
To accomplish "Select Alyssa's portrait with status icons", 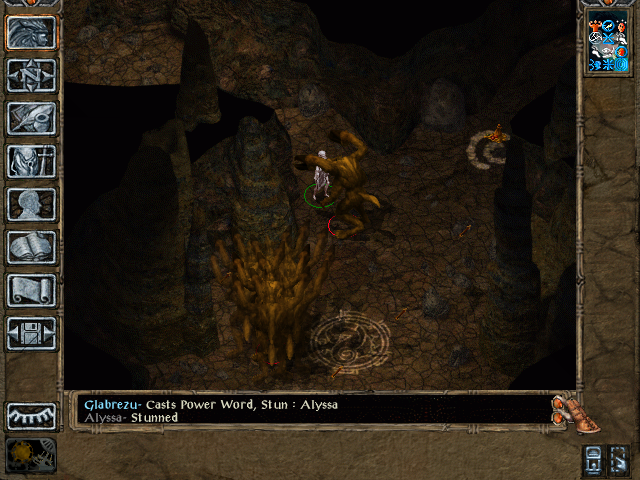I will pyautogui.click(x=607, y=45).
